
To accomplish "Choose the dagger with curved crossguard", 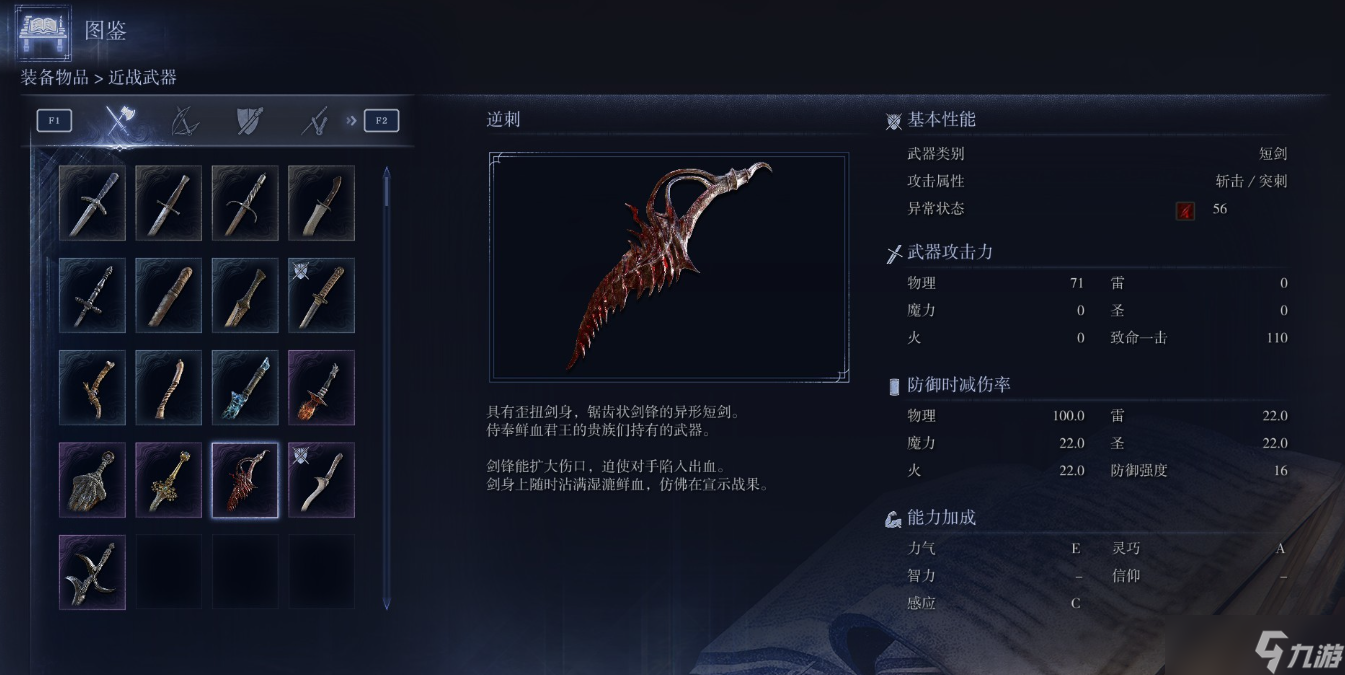I will (x=245, y=203).
